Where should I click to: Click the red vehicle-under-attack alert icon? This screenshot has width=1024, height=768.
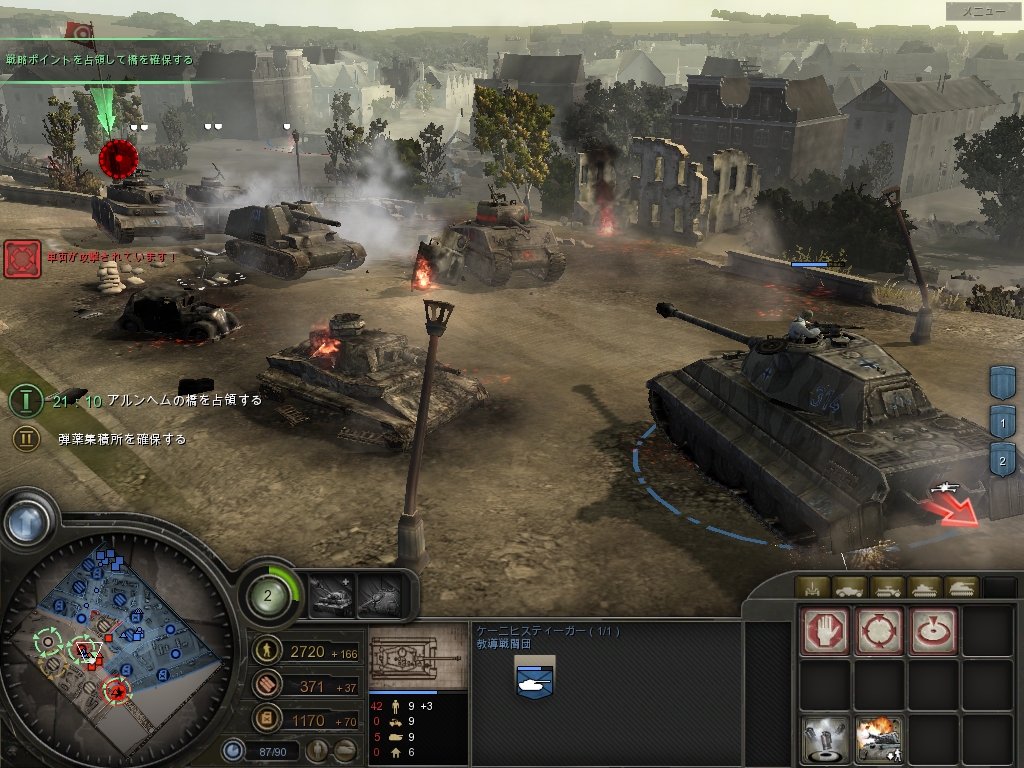pos(22,258)
